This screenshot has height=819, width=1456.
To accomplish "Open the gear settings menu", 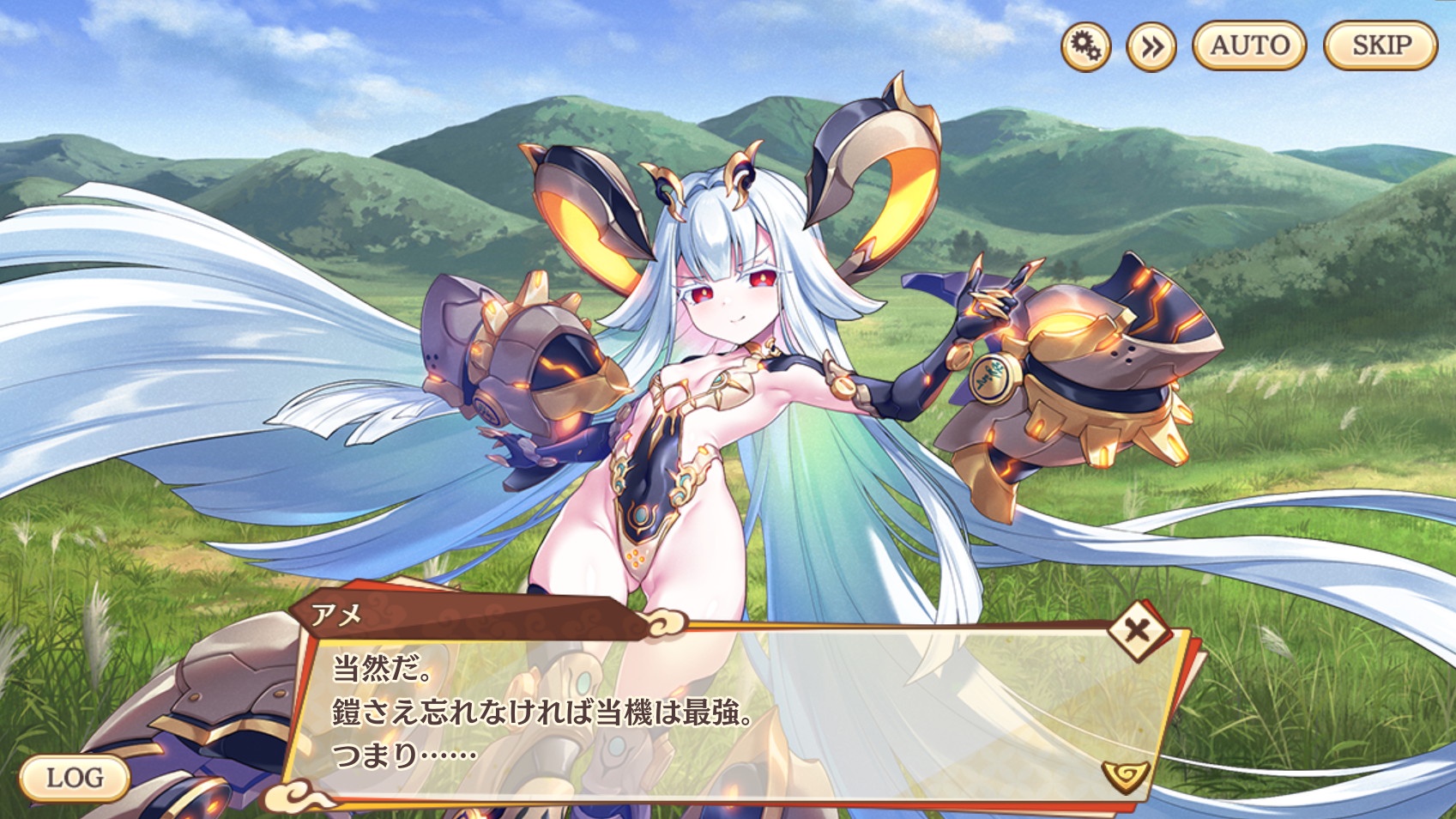I will point(1085,46).
